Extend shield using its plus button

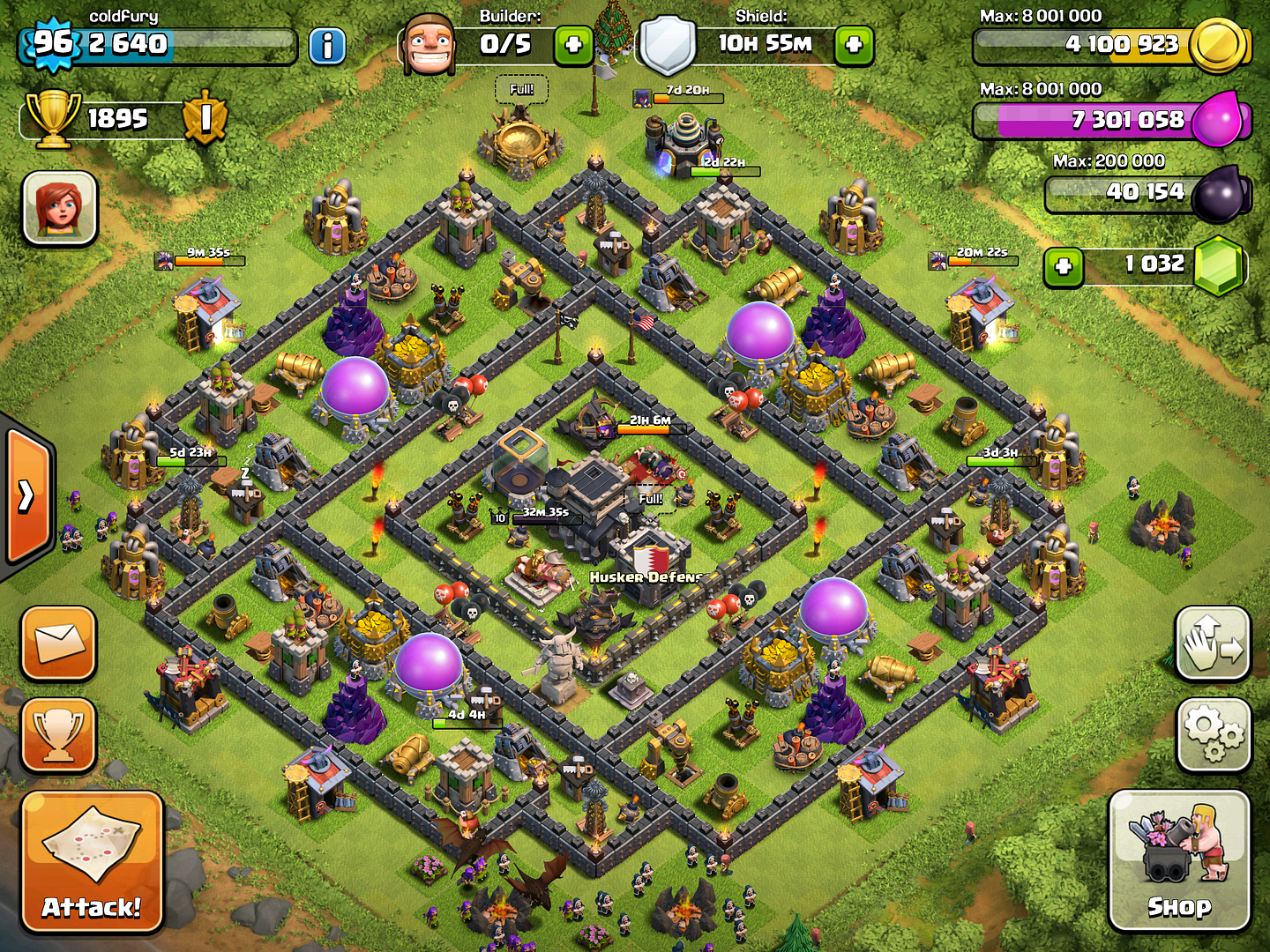point(854,44)
